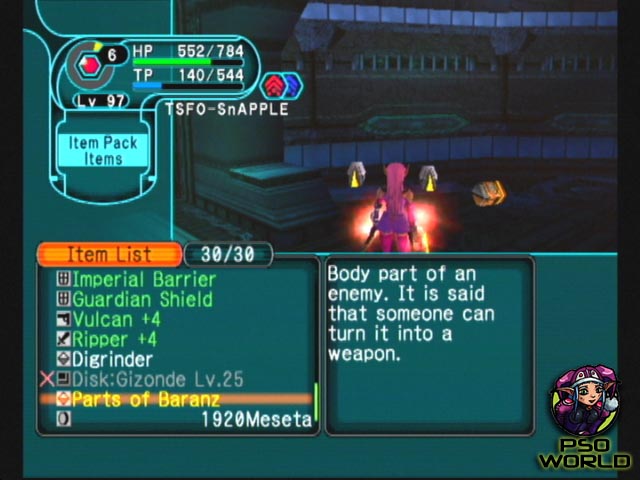Open the Item Pack Items menu

point(103,151)
